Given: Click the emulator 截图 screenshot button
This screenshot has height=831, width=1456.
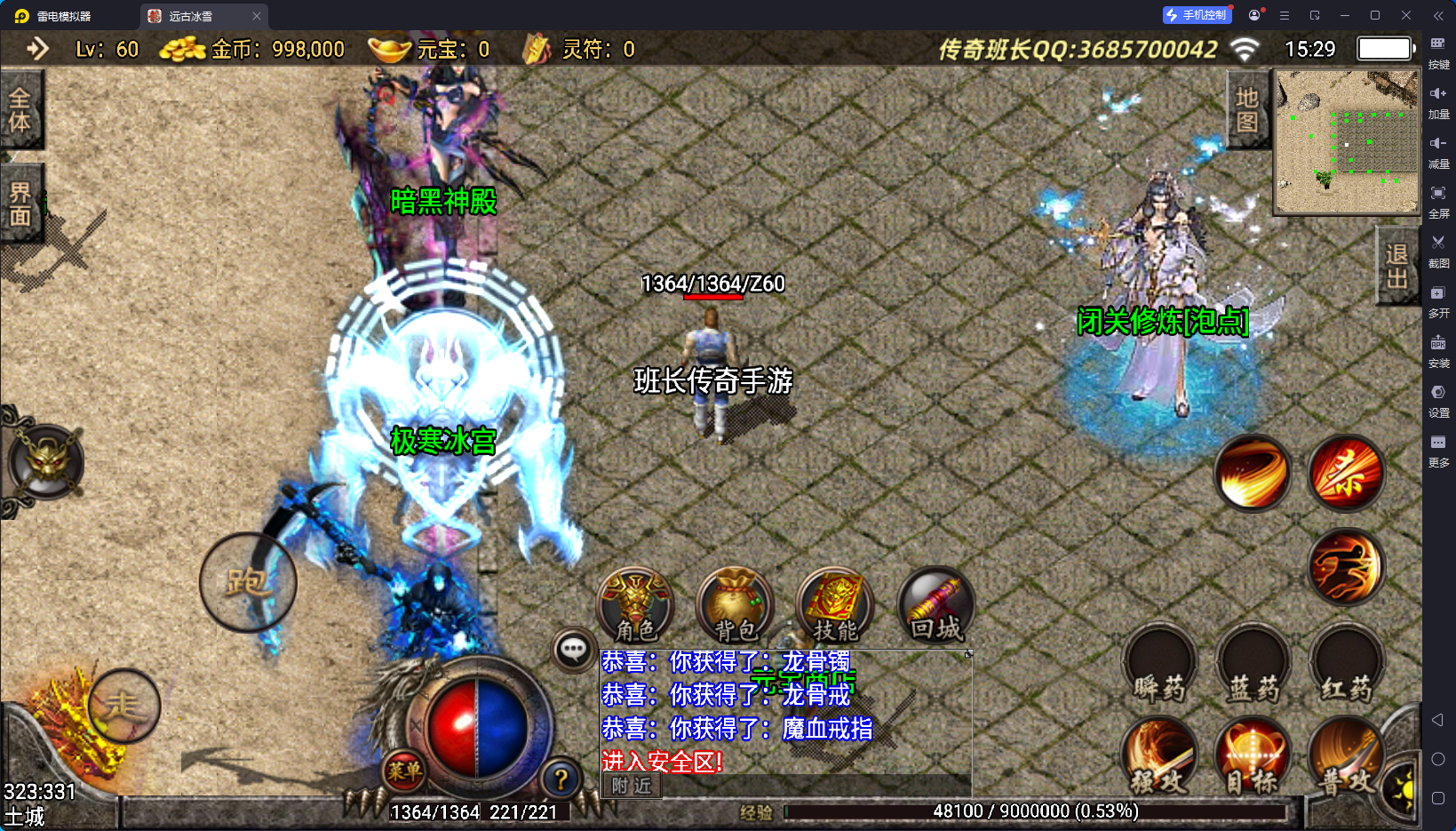Looking at the screenshot, I should coord(1438,249).
